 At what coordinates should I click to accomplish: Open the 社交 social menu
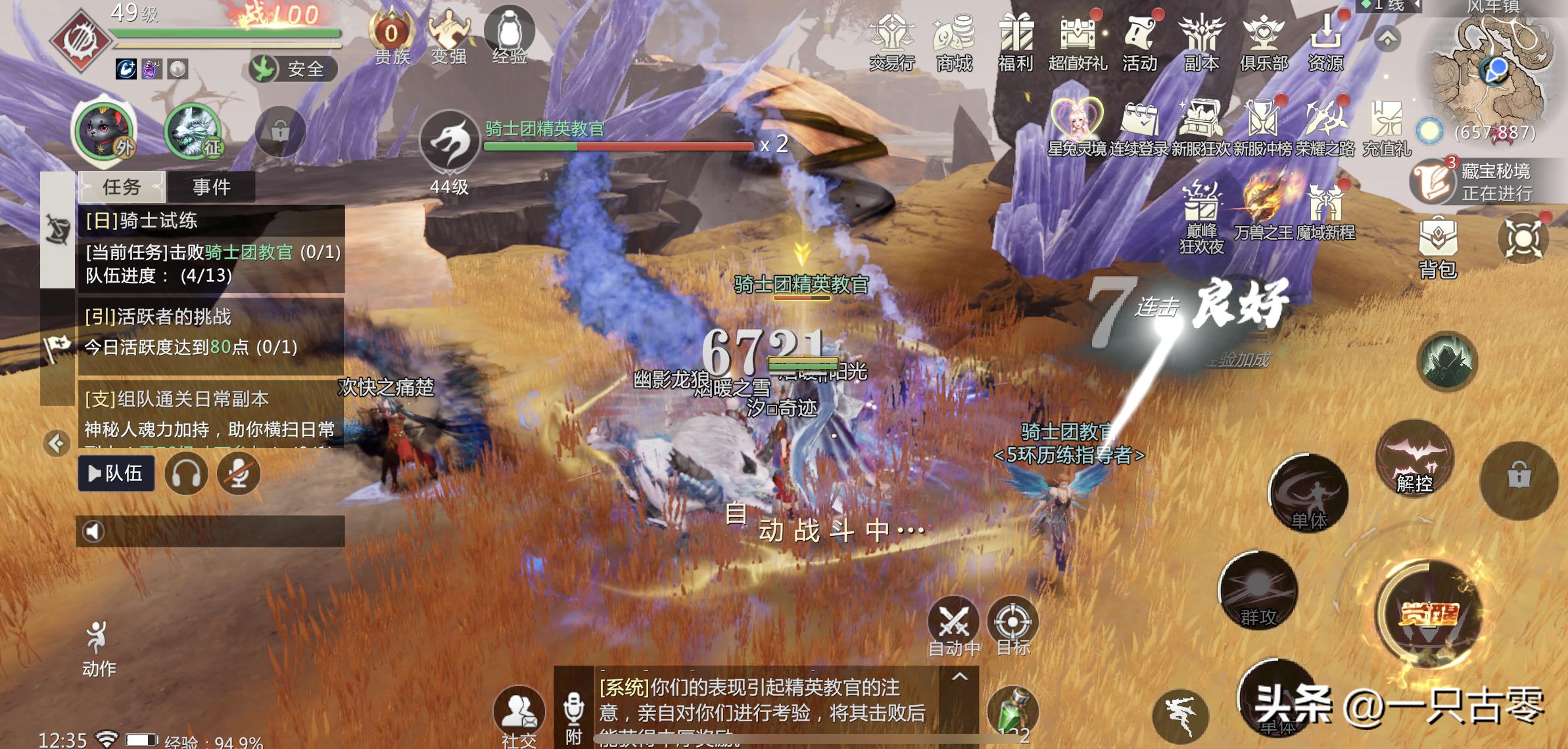click(519, 716)
